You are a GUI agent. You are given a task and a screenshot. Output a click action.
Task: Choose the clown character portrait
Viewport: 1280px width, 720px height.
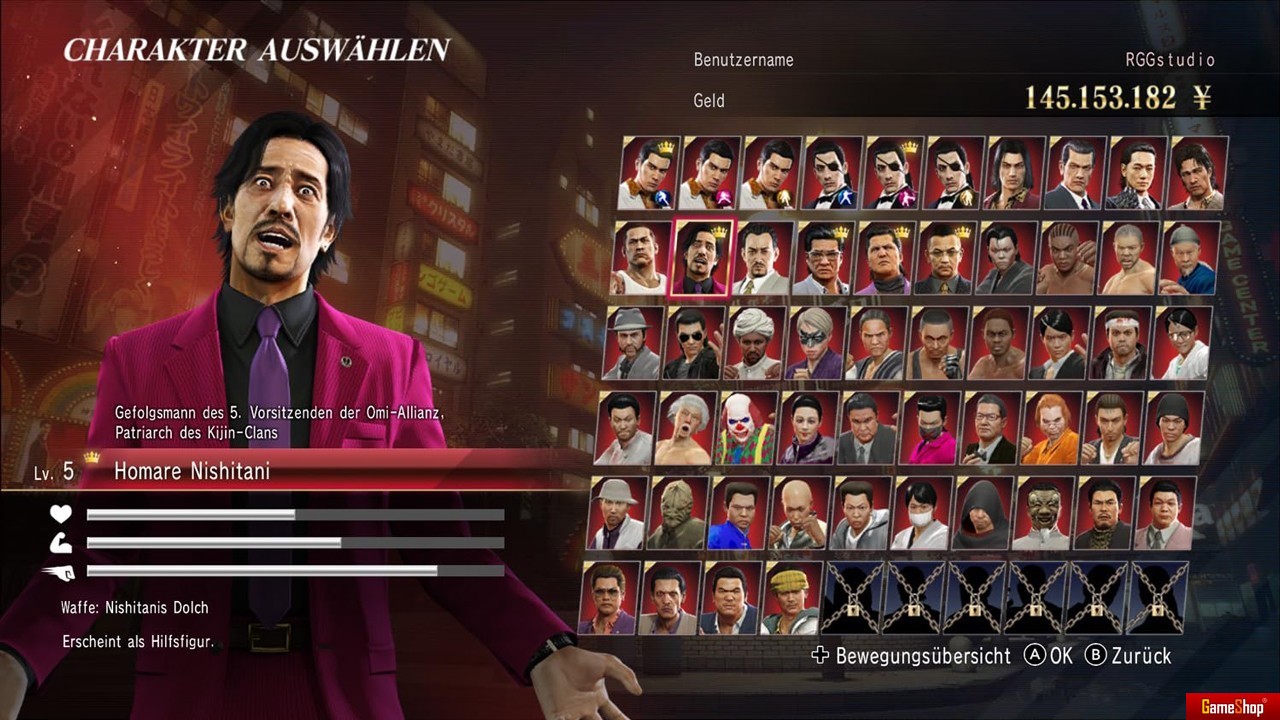pos(746,428)
